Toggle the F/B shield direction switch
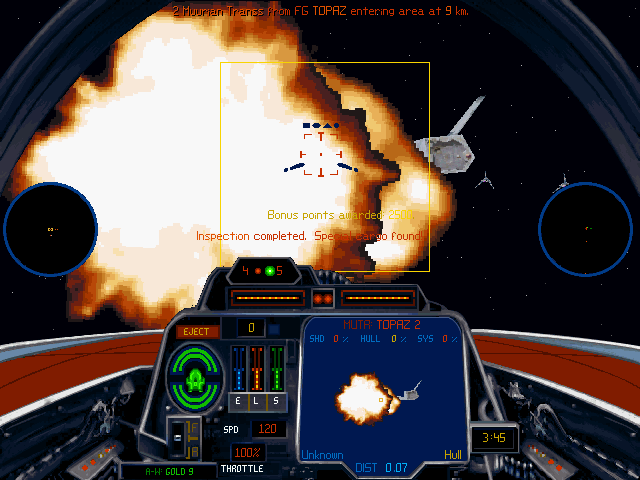Viewport: 640px width, 480px height. click(180, 437)
